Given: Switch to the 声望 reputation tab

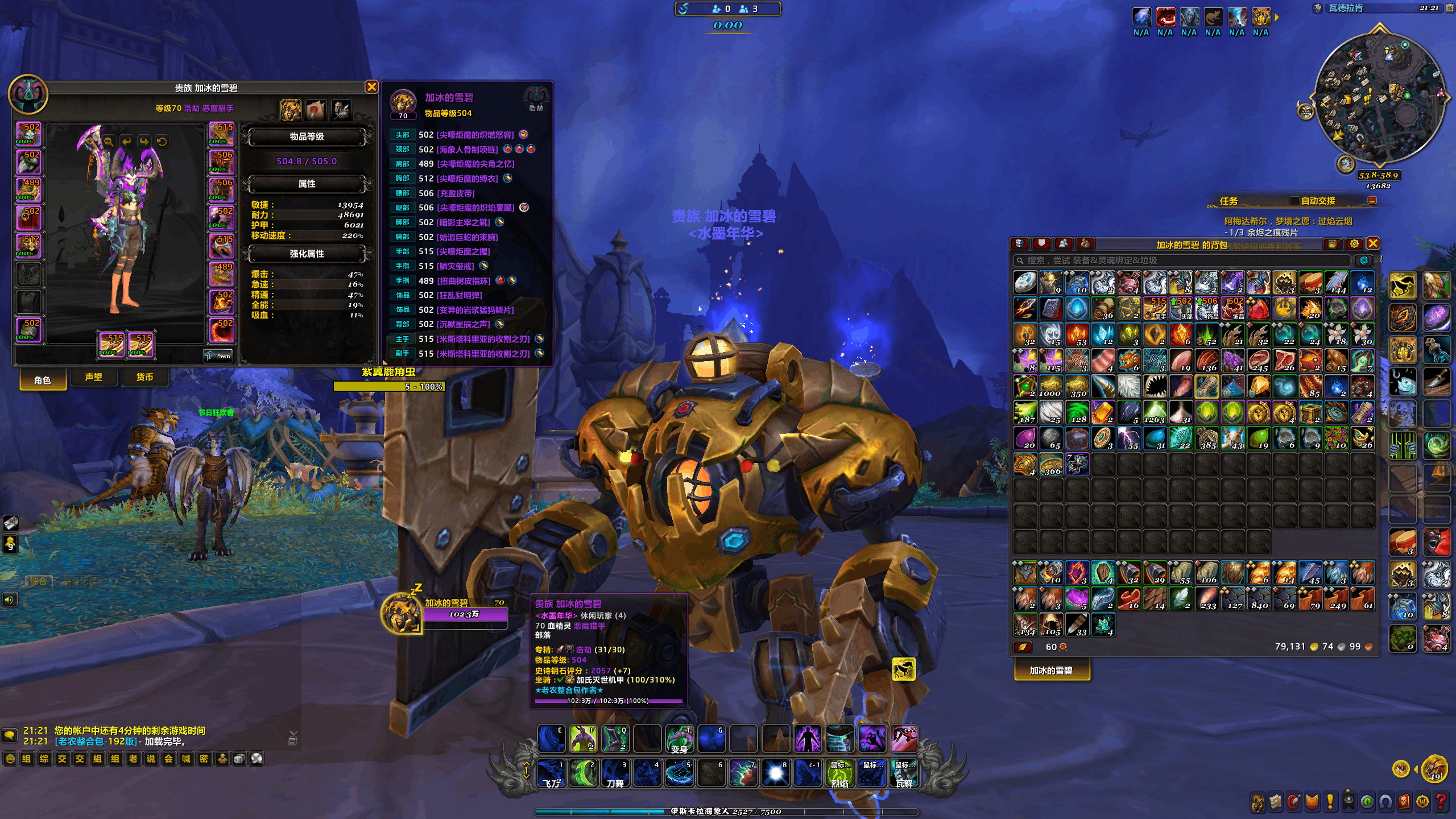Looking at the screenshot, I should pyautogui.click(x=93, y=377).
